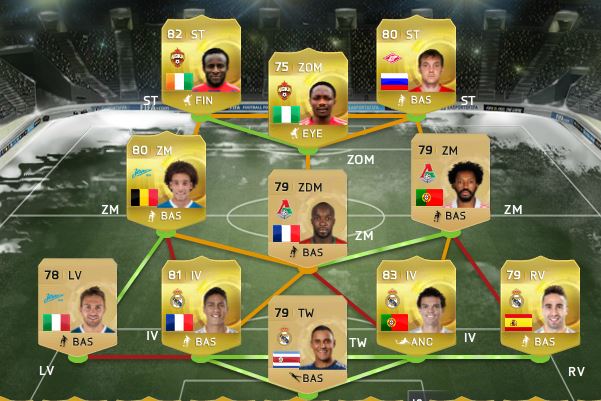Pick the 81-rated IV card with French flag
The width and height of the screenshot is (601, 401).
200,306
